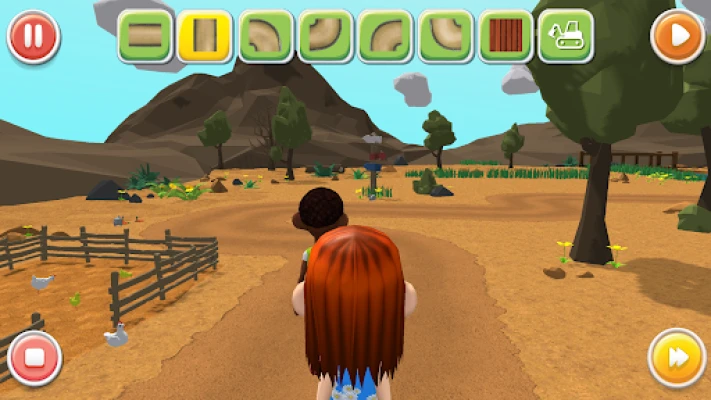This screenshot has height=400, width=711.
Task: Hit the red stop button
Action: [x=34, y=358]
